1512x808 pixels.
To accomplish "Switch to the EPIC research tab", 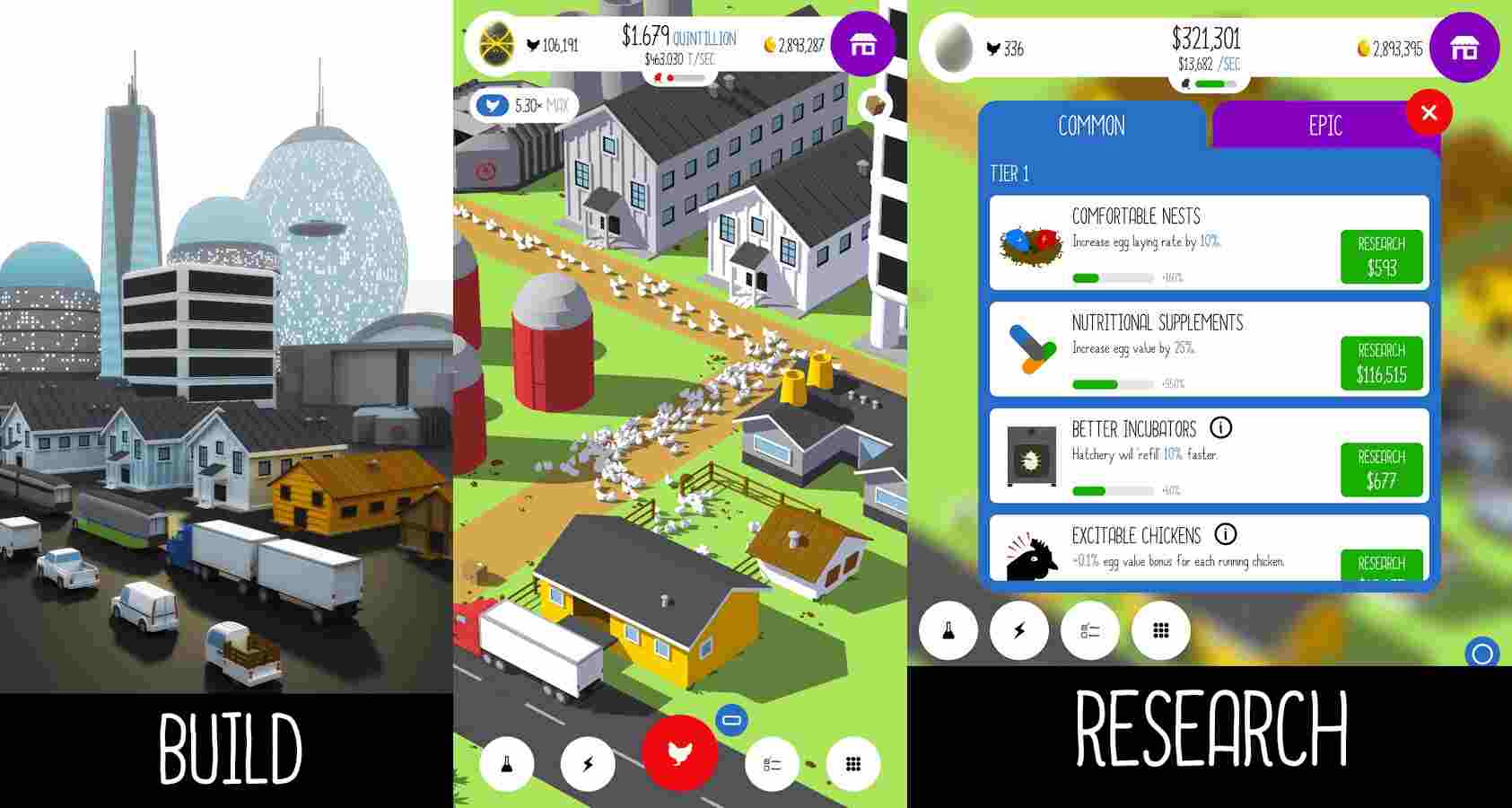I will [1324, 126].
